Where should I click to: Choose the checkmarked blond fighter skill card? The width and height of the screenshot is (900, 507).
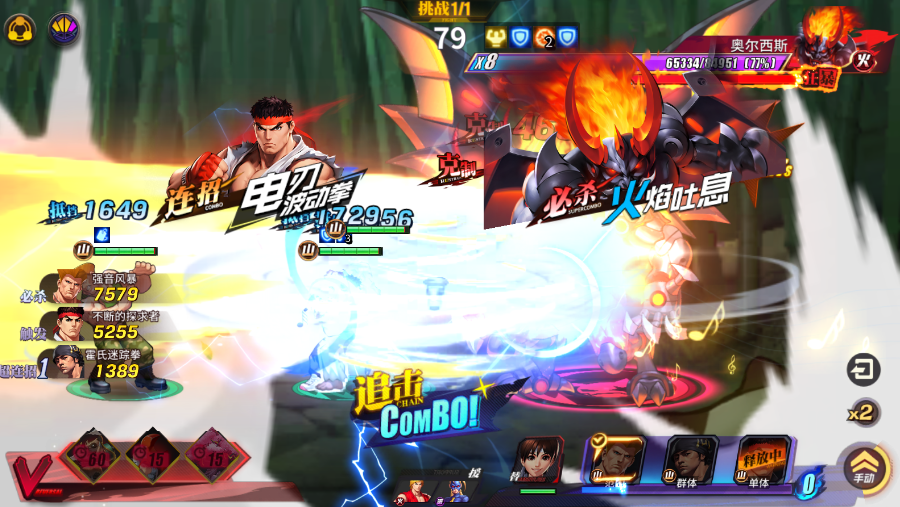point(616,461)
